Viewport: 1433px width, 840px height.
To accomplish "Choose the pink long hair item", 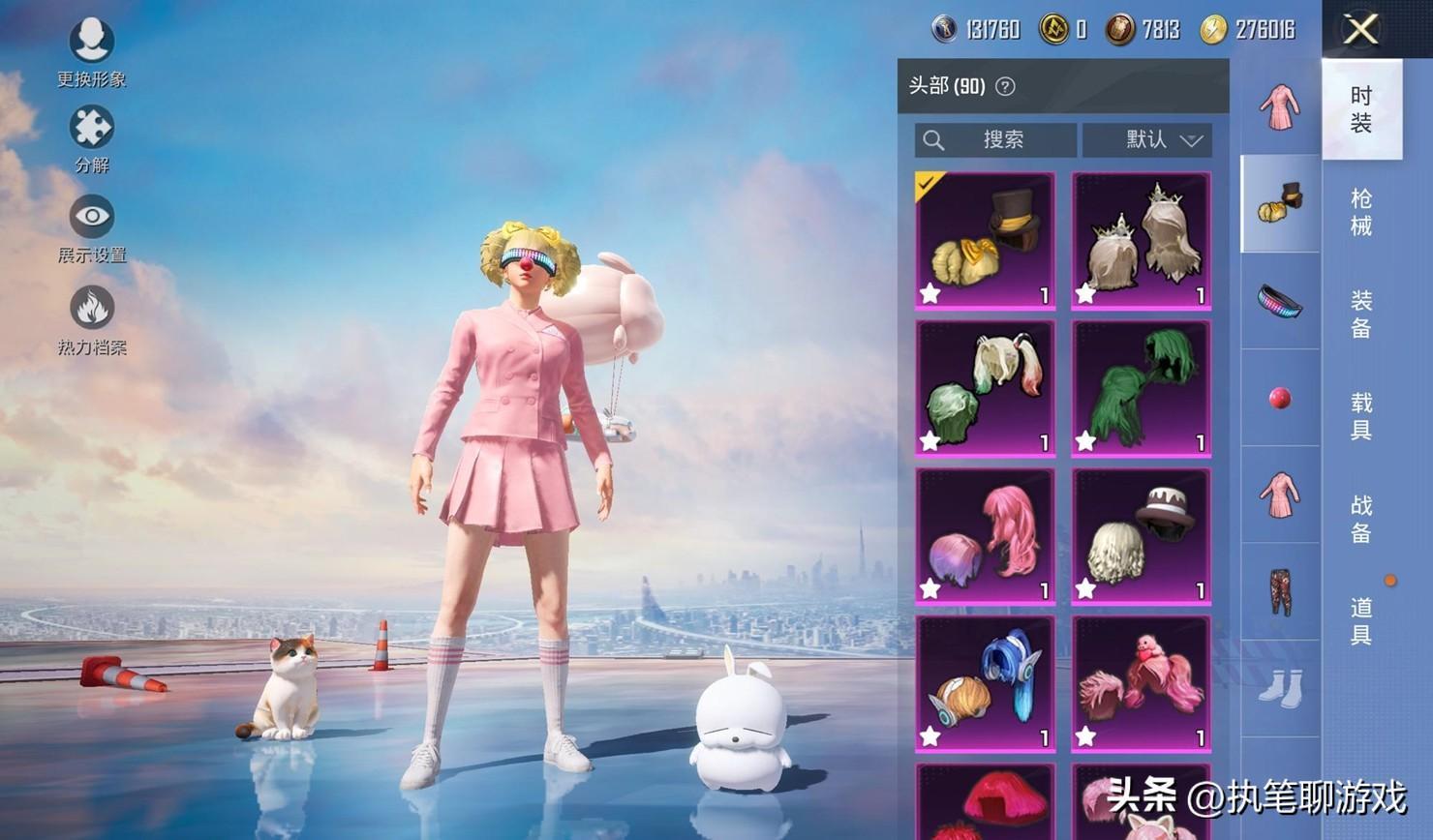I will click(985, 536).
